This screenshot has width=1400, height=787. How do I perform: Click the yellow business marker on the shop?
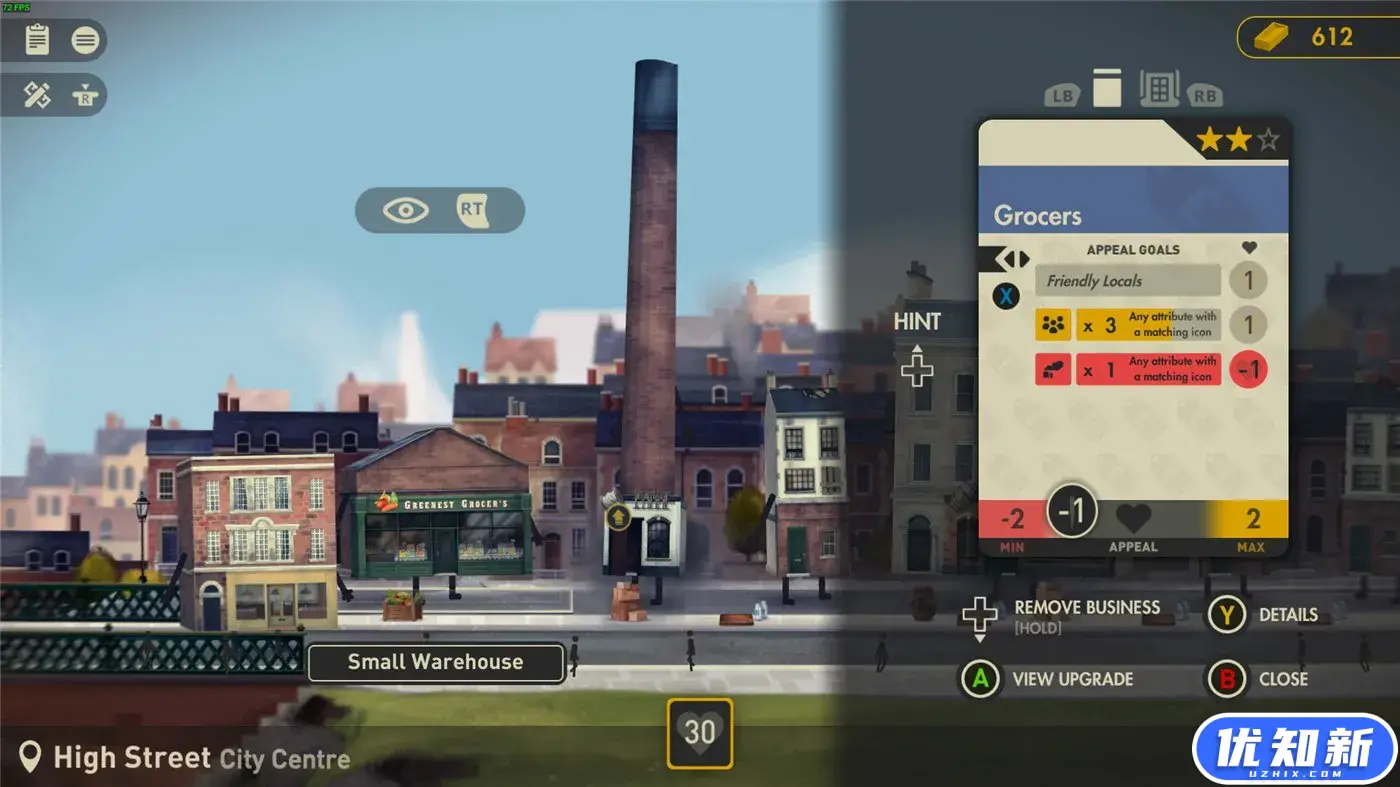coord(617,516)
